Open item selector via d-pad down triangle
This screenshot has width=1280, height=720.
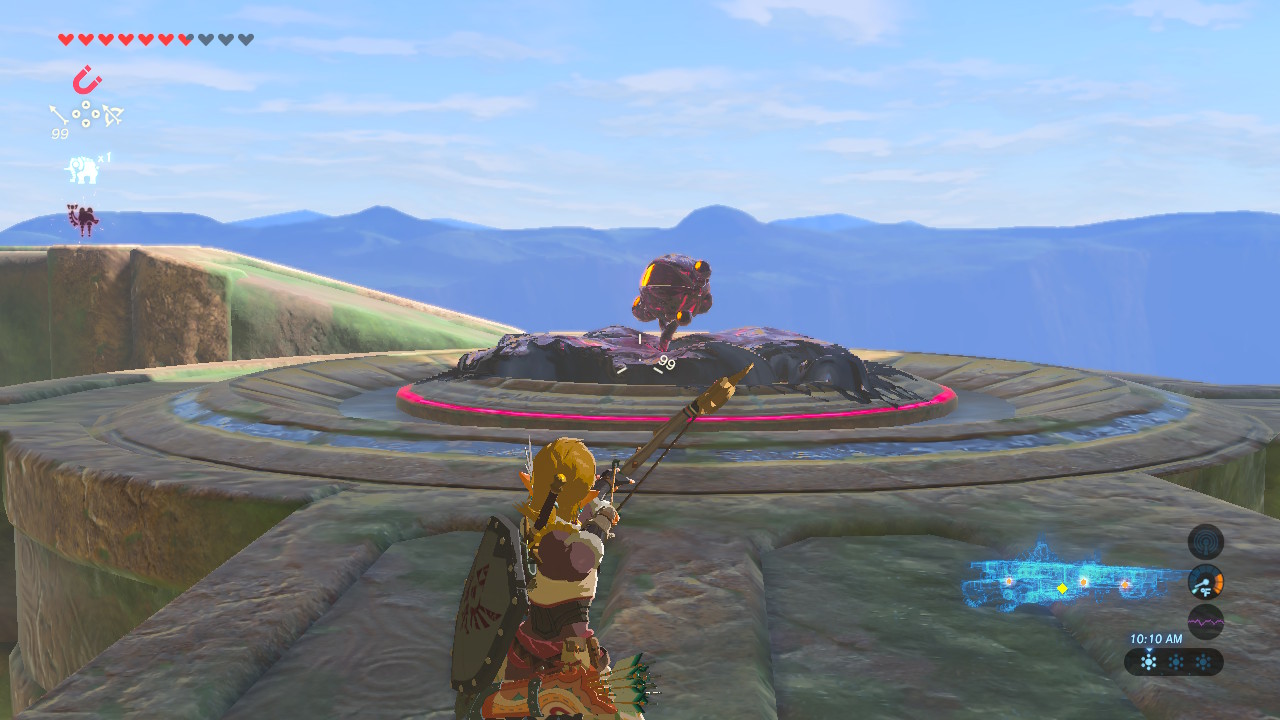tap(84, 125)
